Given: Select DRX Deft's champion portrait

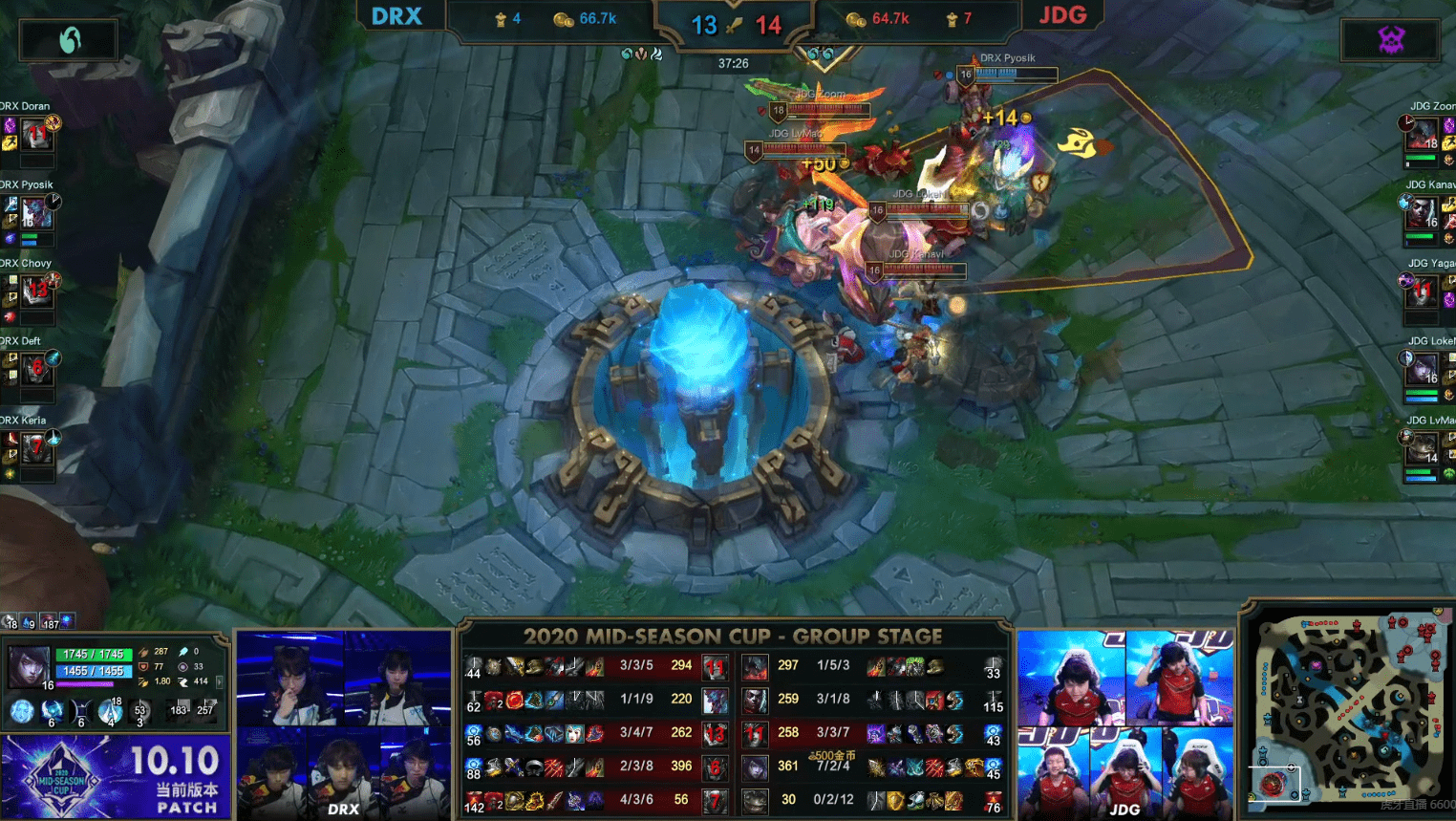Looking at the screenshot, I should [36, 369].
